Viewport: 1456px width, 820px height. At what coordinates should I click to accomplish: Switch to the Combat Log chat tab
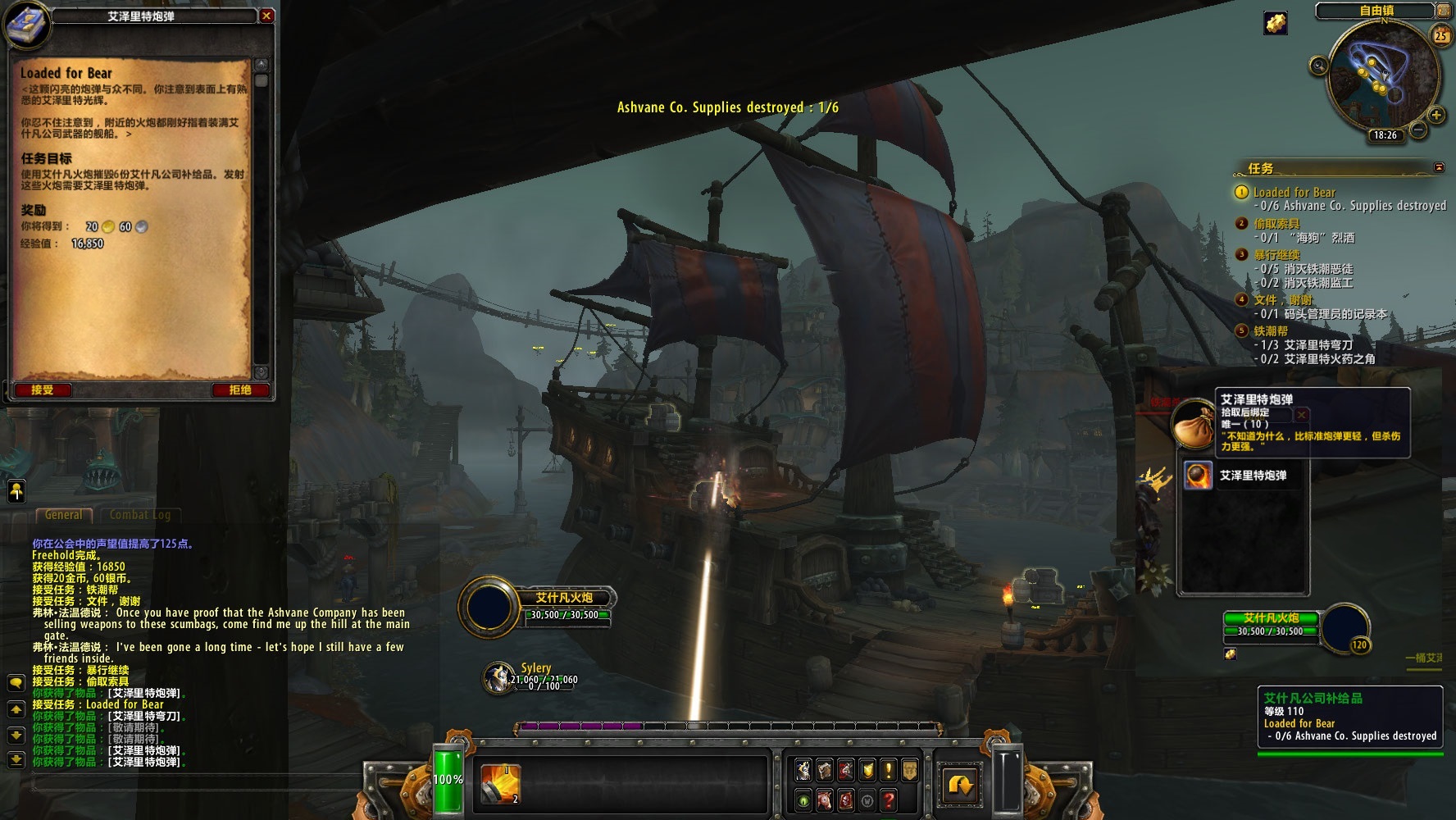pyautogui.click(x=140, y=515)
